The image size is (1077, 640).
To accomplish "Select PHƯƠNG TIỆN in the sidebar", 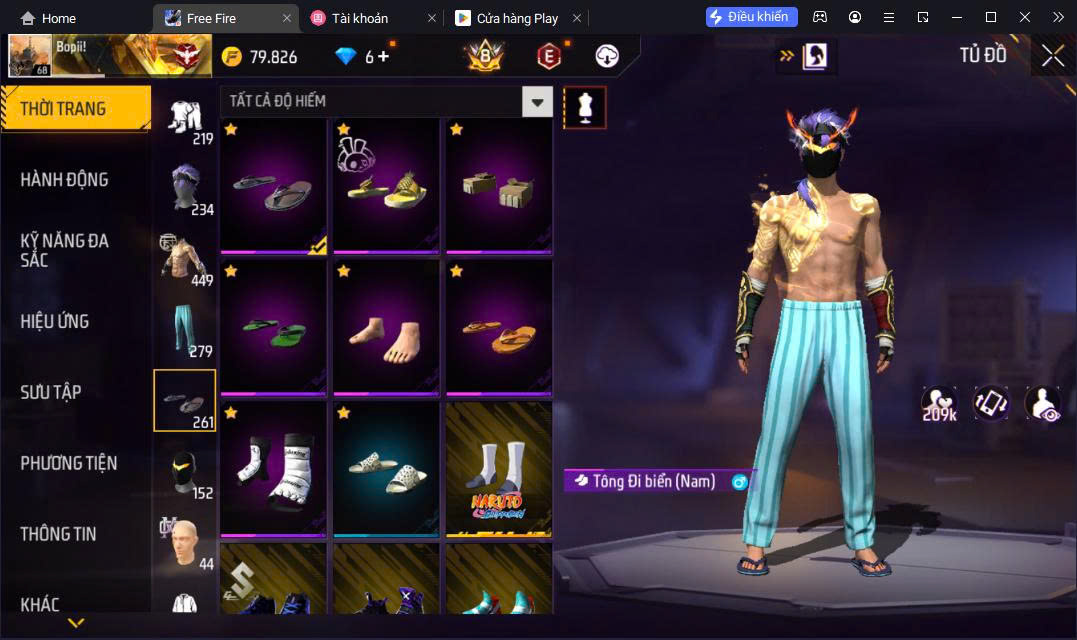I will point(68,463).
